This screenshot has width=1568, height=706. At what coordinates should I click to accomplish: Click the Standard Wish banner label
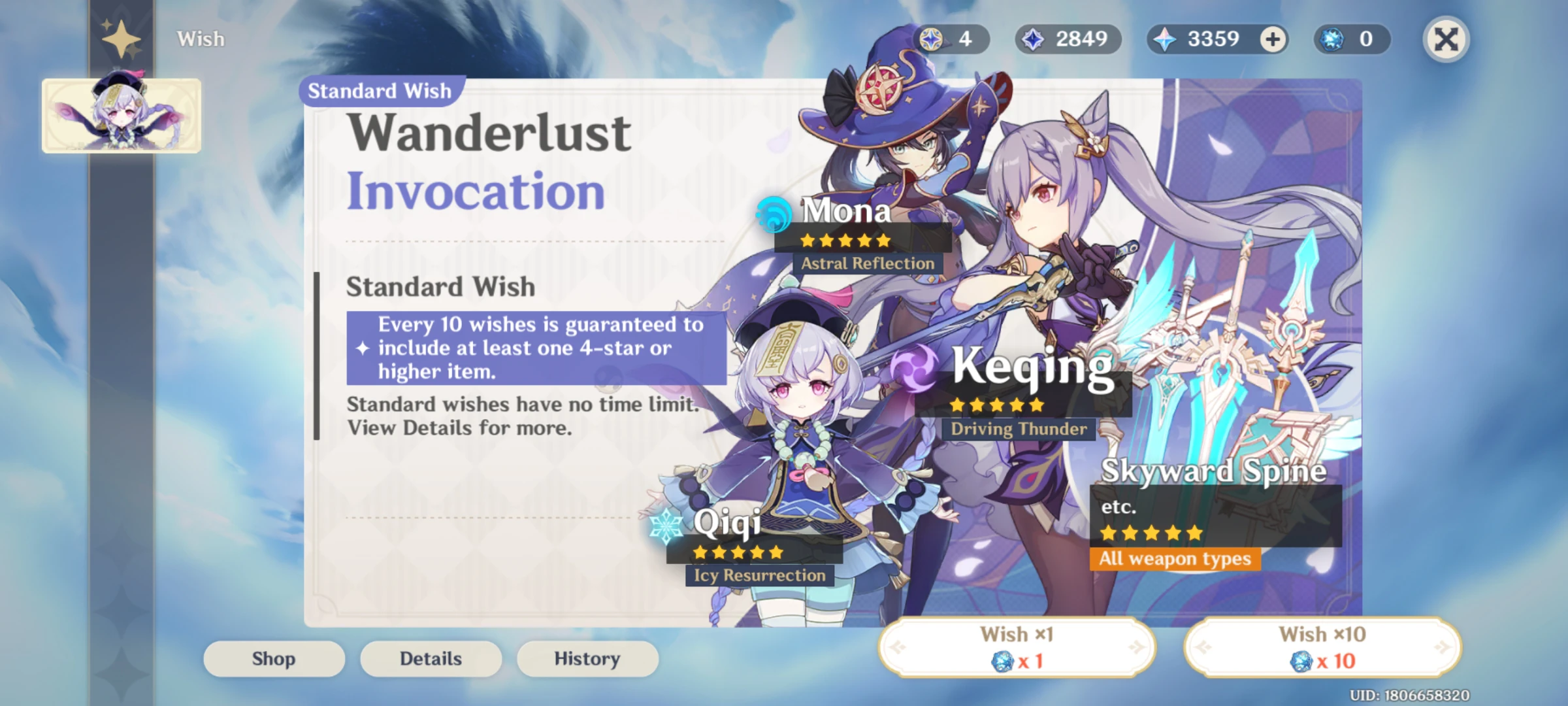379,91
